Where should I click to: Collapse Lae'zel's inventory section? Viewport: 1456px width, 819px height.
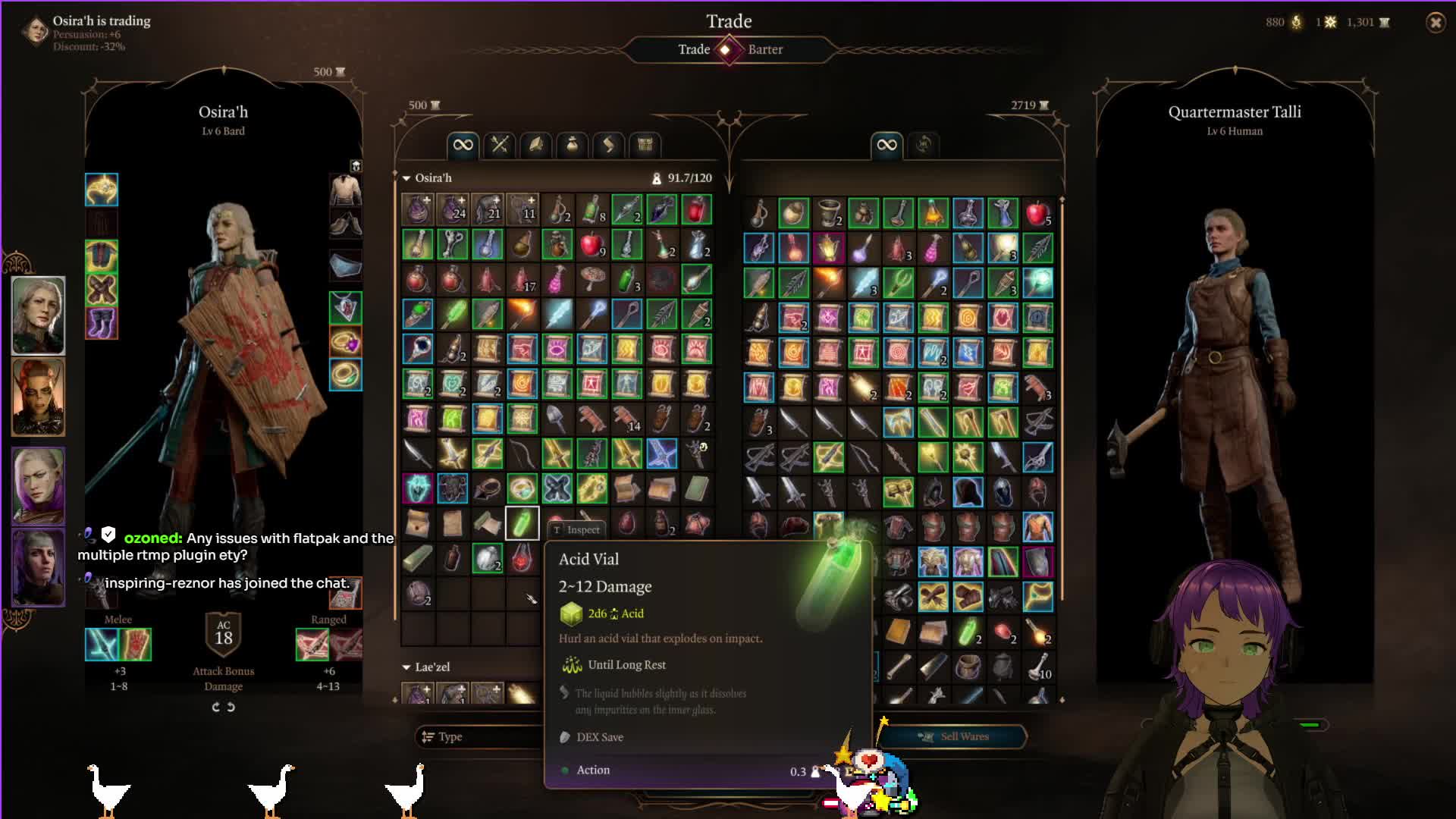(407, 667)
